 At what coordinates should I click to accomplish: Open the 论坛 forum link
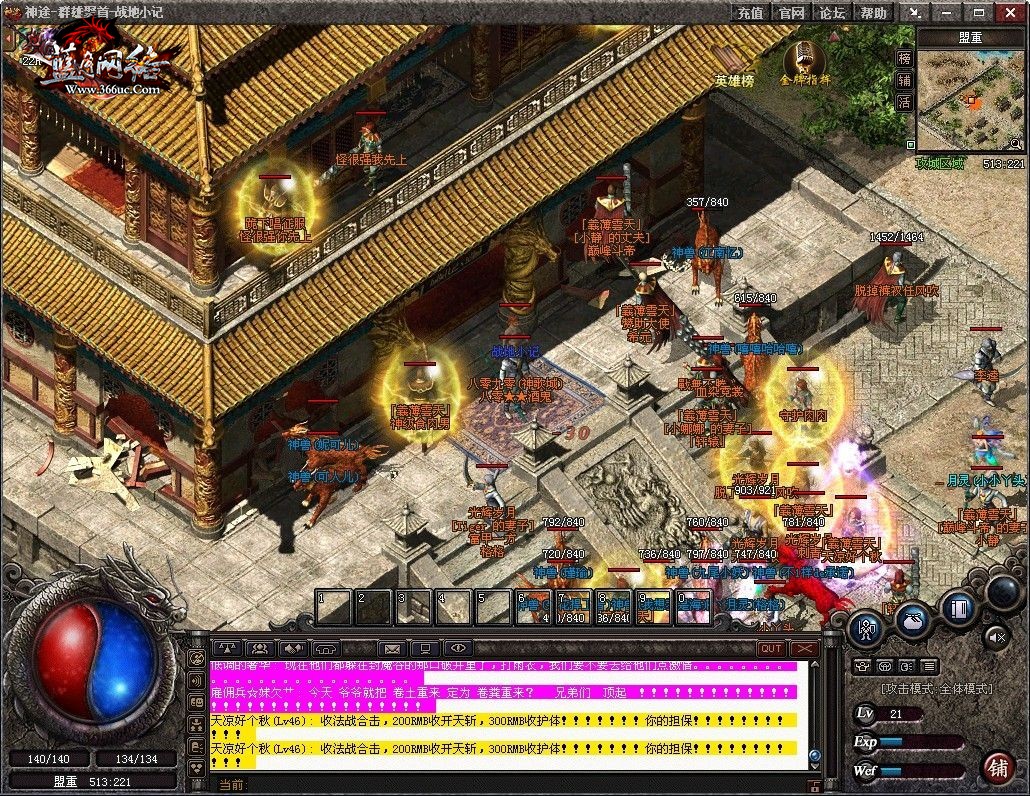tap(832, 13)
